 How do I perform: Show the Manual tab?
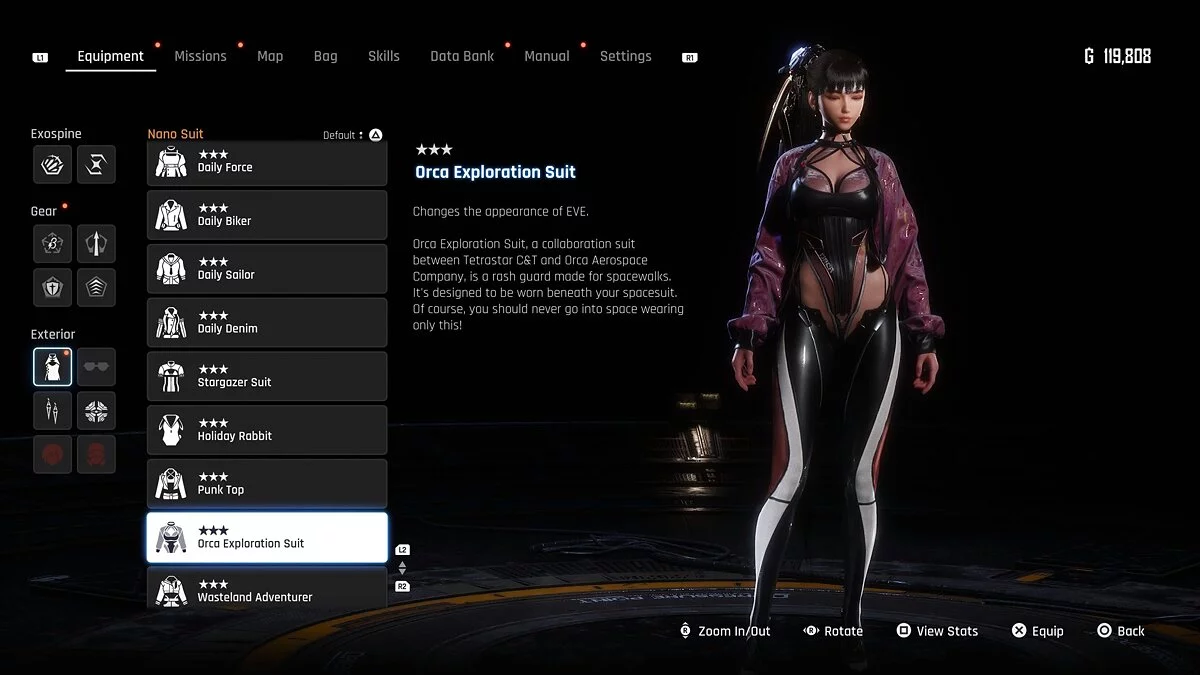(x=547, y=56)
